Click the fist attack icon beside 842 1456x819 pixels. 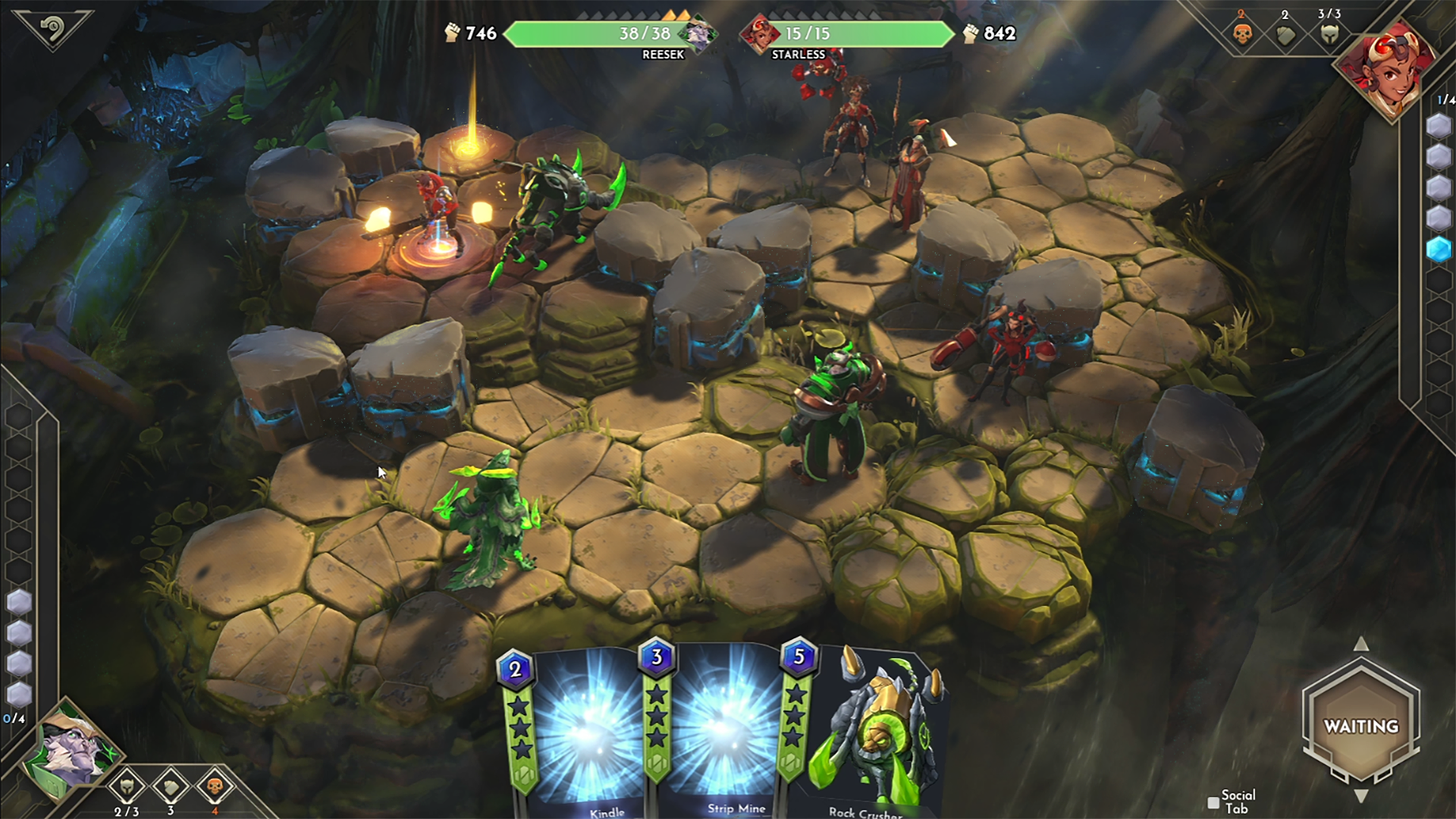(x=973, y=33)
